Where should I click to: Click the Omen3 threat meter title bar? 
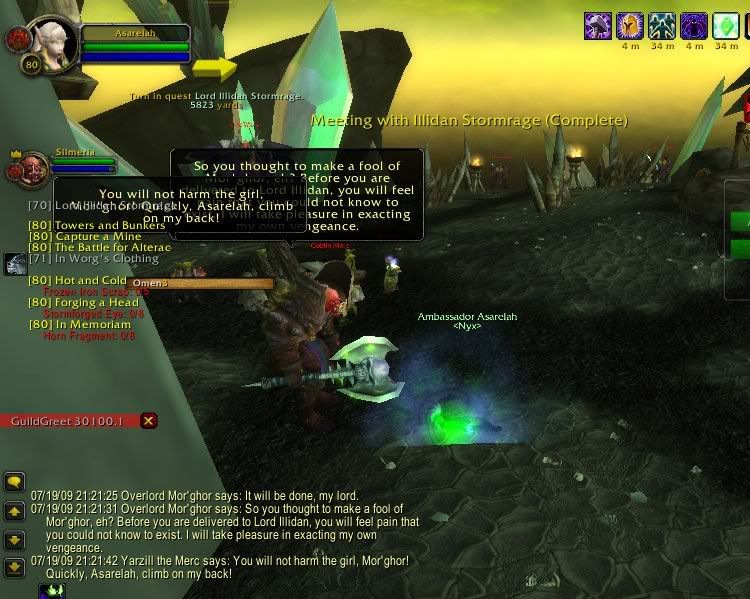198,283
